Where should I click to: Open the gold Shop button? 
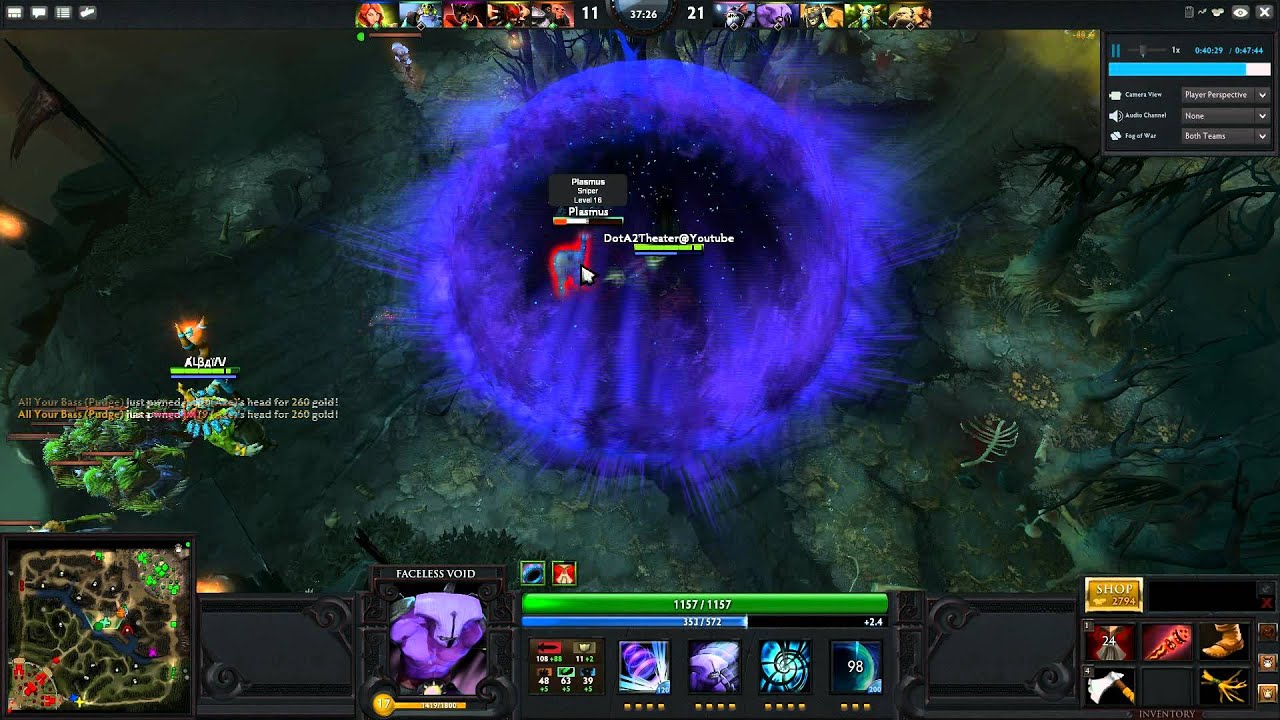point(1113,595)
